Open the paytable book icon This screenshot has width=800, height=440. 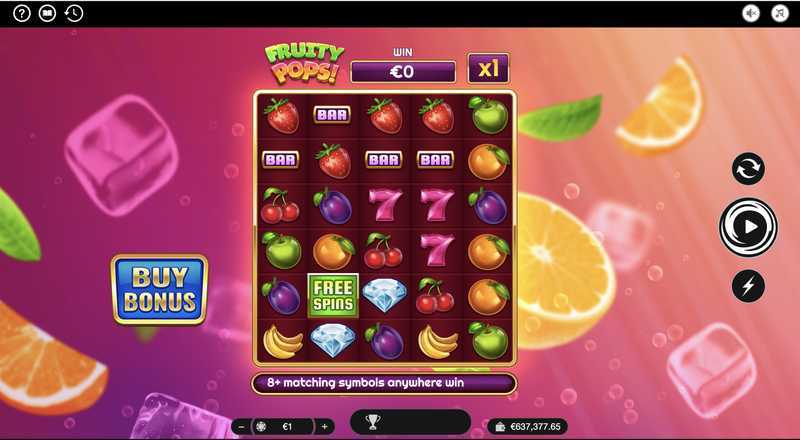click(47, 13)
